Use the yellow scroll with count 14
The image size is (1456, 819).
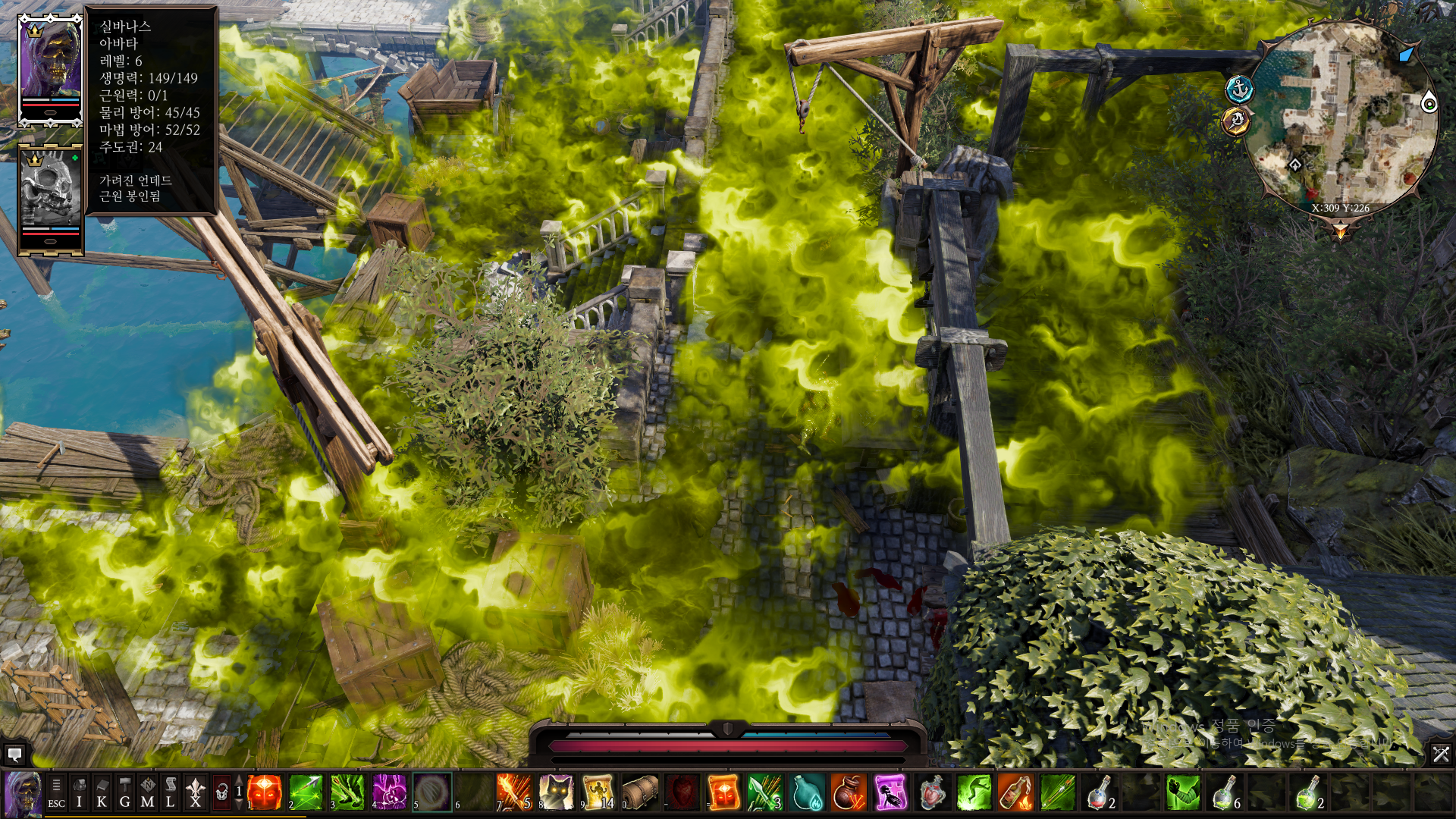tap(598, 792)
